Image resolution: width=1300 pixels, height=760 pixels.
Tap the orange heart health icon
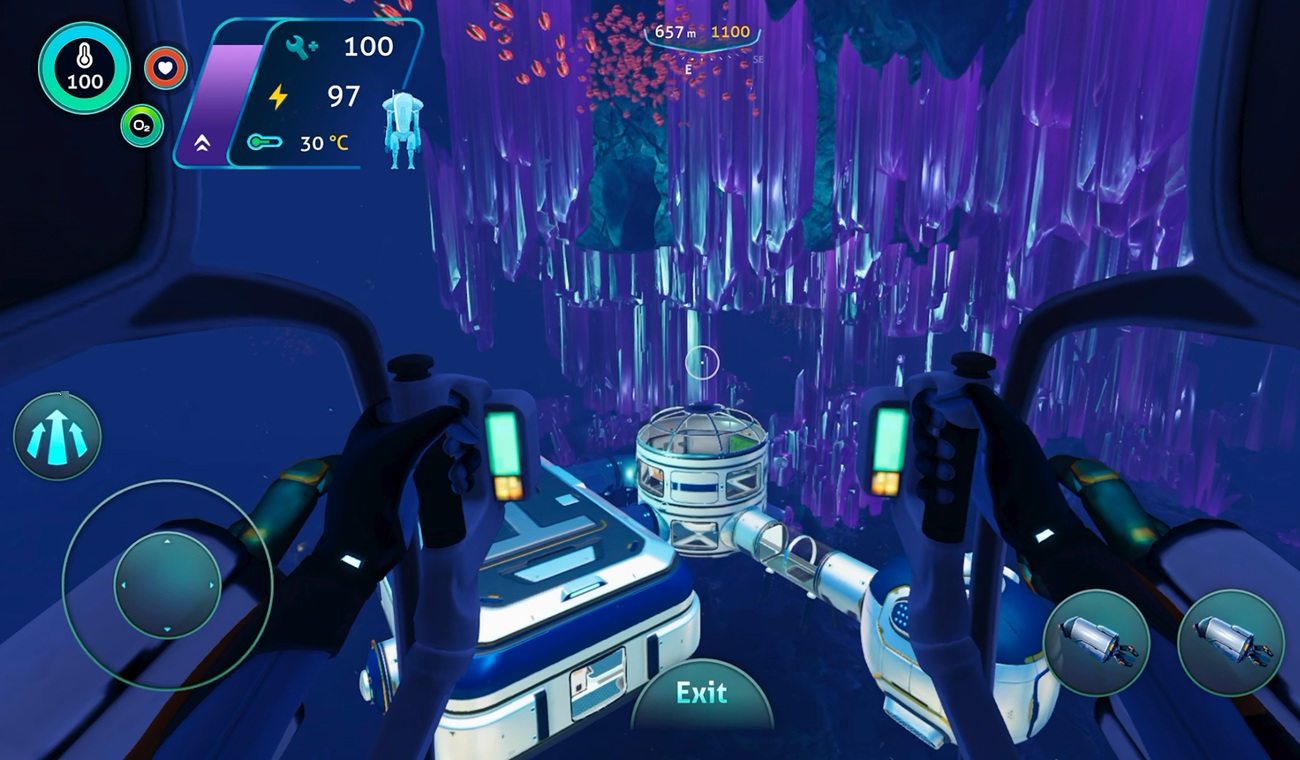(165, 68)
